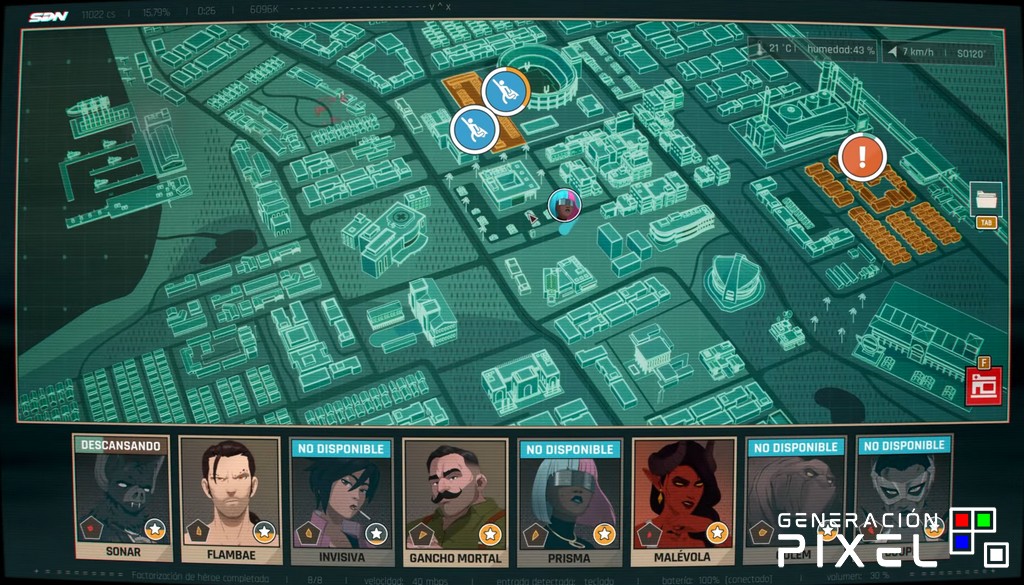The image size is (1024, 585).
Task: Select the Sonar hero card
Action: (122, 497)
